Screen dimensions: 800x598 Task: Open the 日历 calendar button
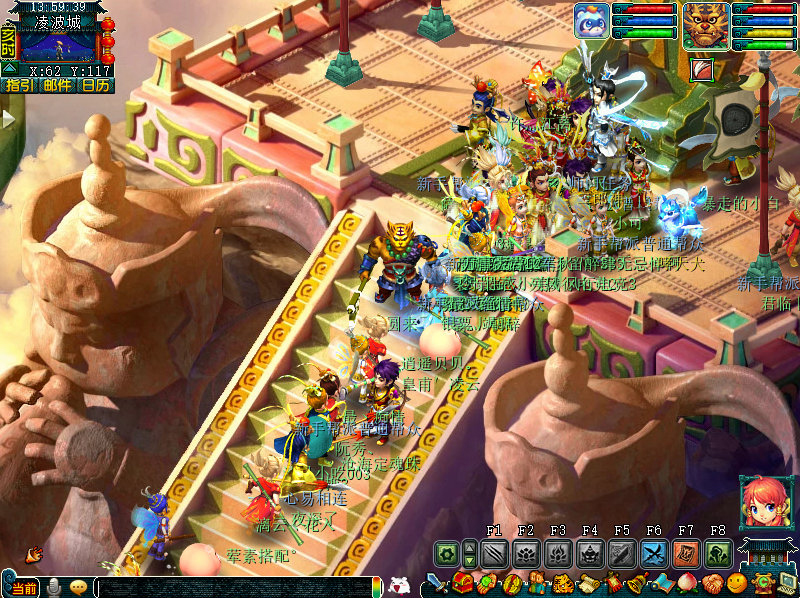(95, 86)
